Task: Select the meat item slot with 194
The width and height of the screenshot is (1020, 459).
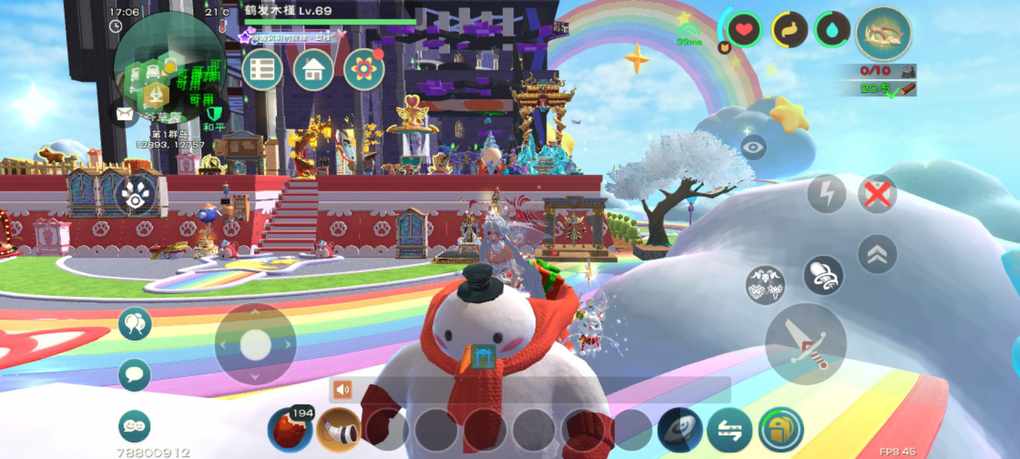Action: pyautogui.click(x=289, y=430)
